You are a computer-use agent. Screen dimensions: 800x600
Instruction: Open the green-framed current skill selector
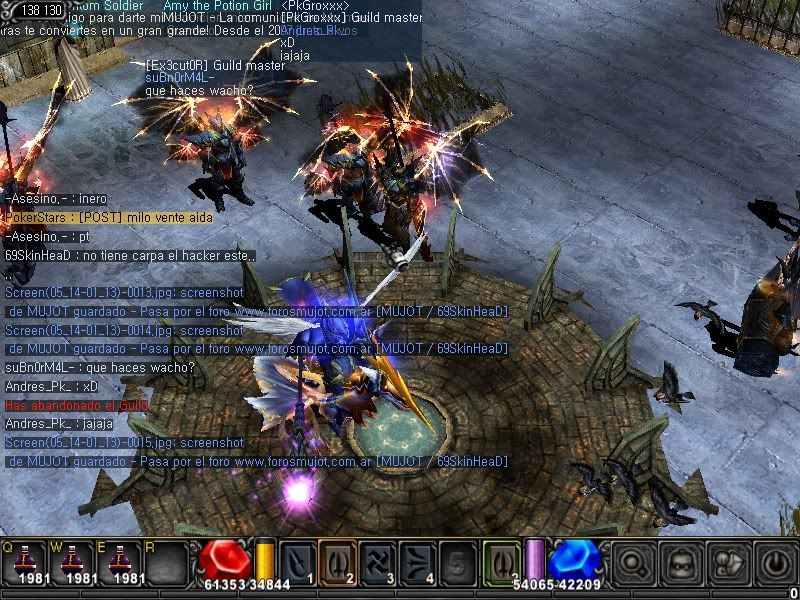[502, 560]
